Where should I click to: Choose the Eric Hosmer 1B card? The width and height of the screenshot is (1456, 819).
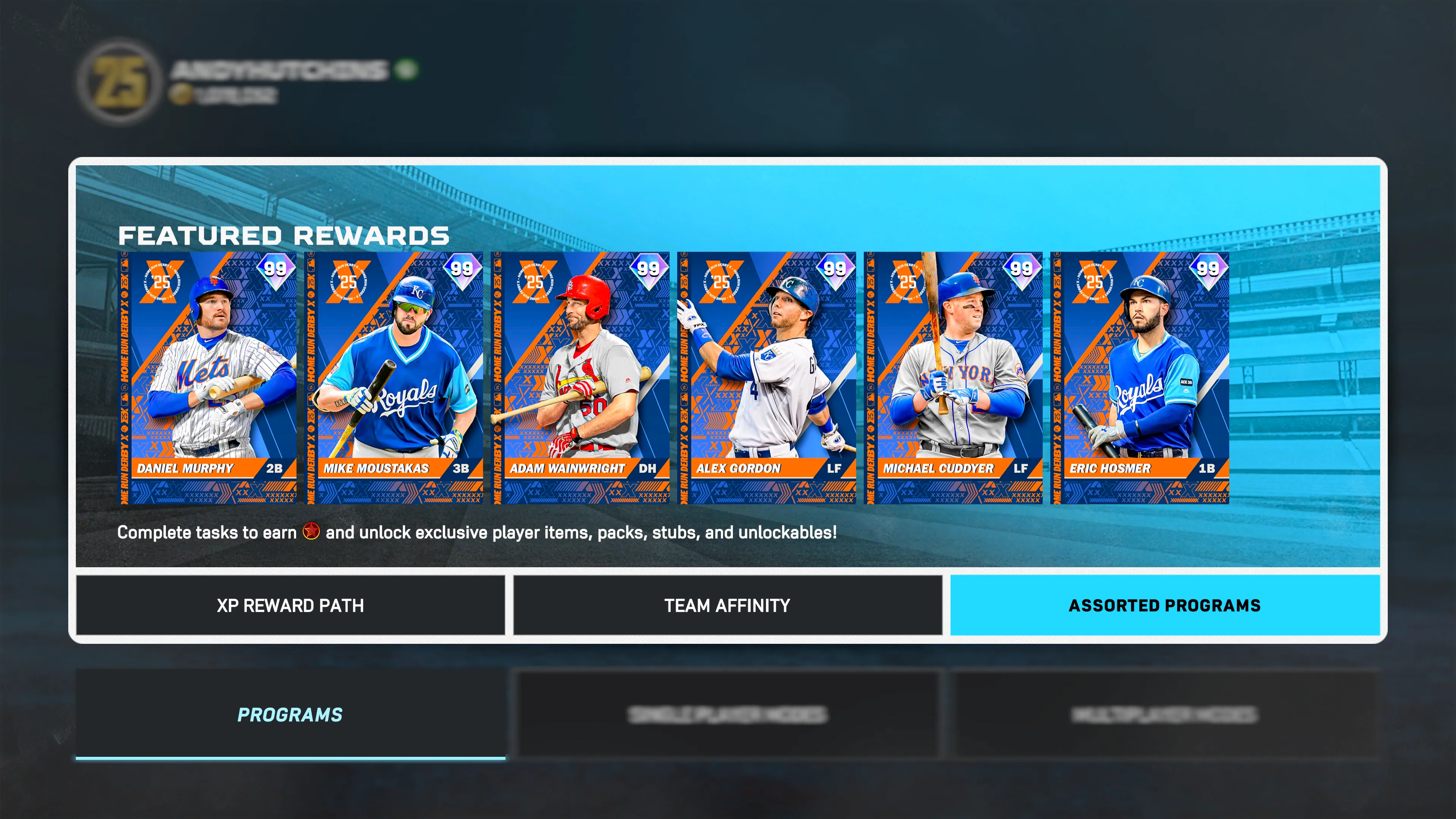click(1140, 378)
